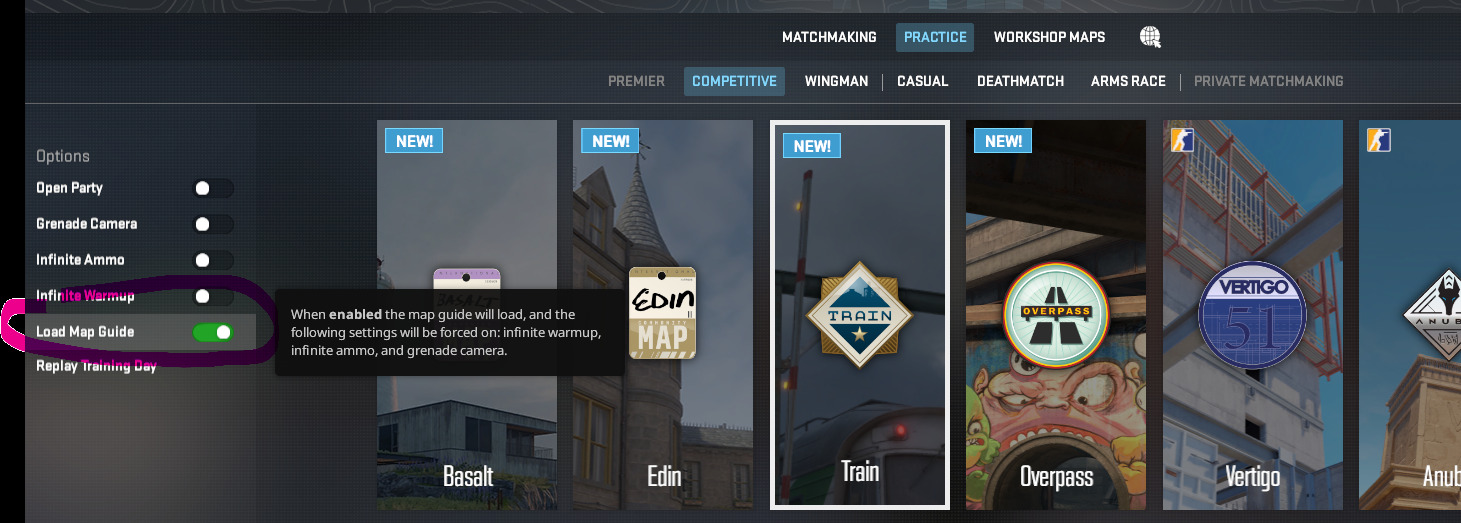Toggle the Infinite Warmup switch
1461x523 pixels.
point(213,296)
